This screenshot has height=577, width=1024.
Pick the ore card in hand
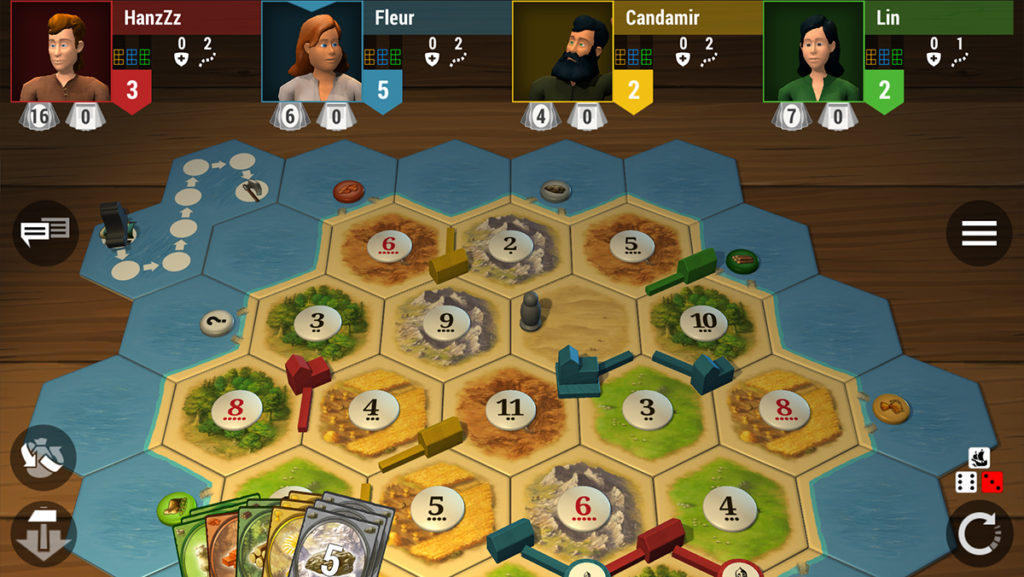[x=338, y=545]
